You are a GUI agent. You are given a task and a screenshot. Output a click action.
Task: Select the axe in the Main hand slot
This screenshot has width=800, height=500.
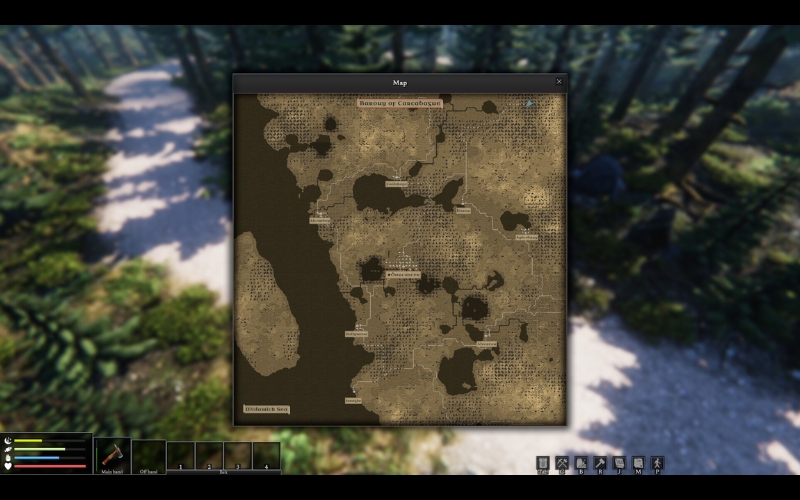pos(112,455)
